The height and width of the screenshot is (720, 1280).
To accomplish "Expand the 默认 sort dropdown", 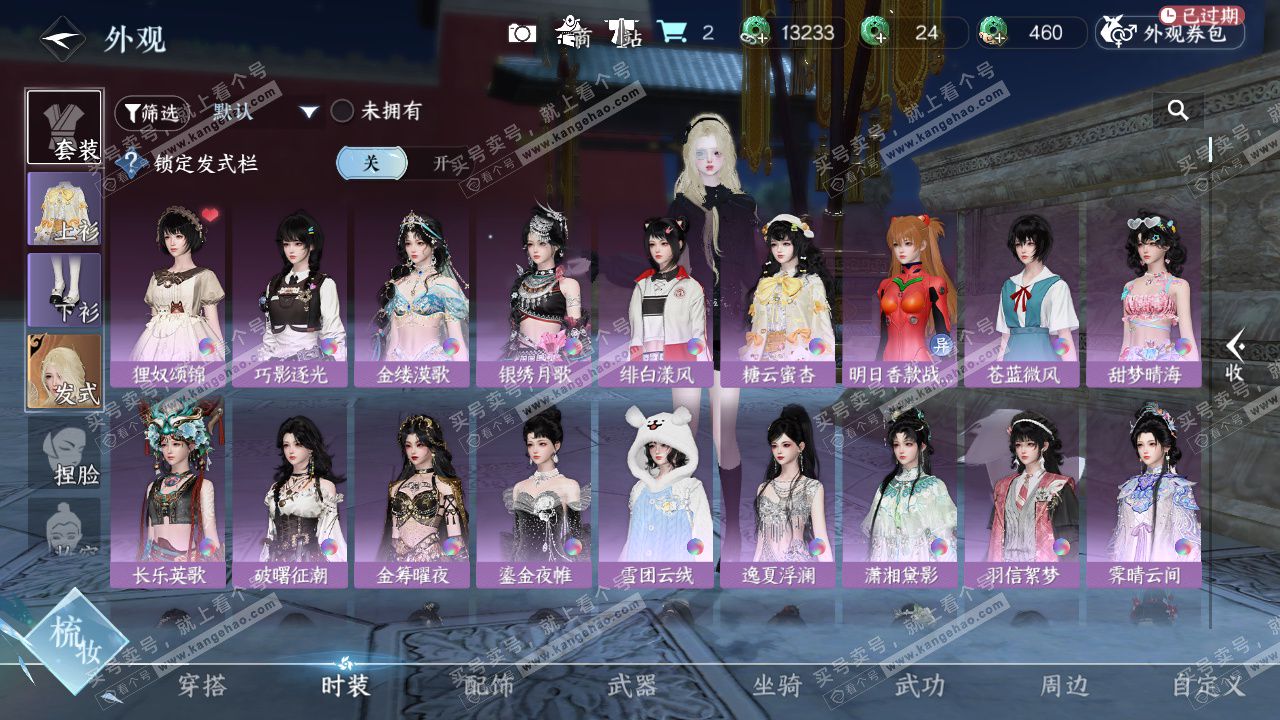I will (x=265, y=112).
